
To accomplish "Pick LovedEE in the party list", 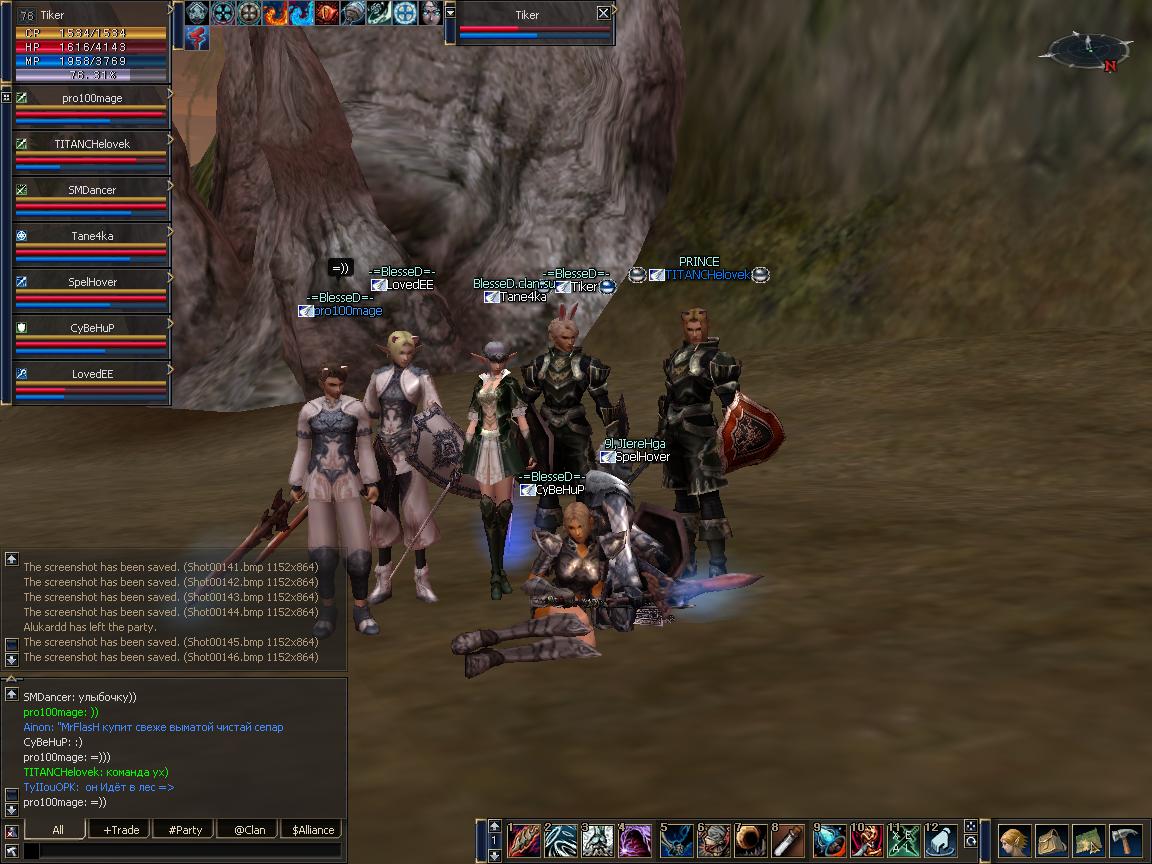I will pos(91,374).
